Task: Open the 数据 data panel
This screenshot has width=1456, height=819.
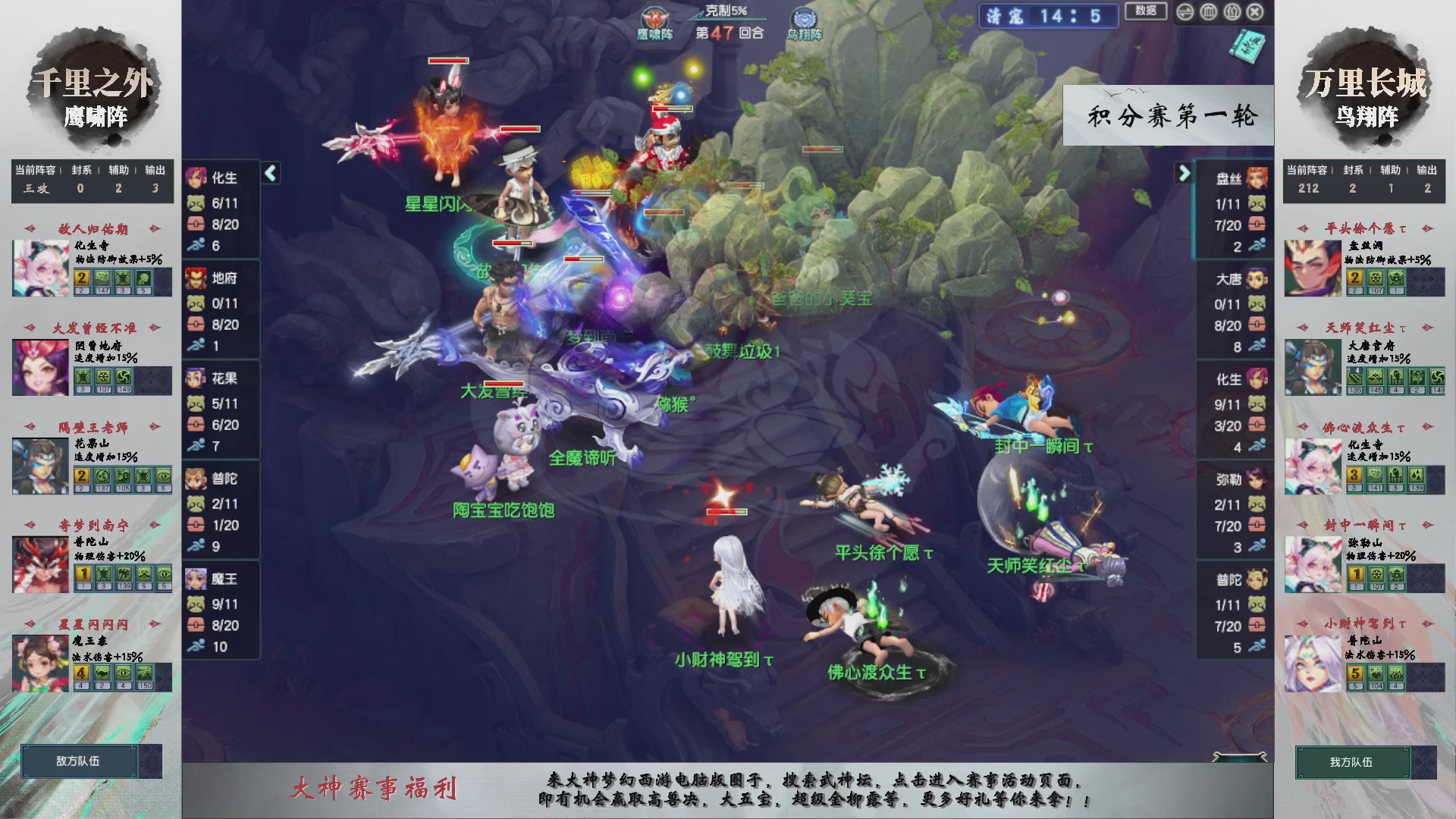Action: (1146, 12)
